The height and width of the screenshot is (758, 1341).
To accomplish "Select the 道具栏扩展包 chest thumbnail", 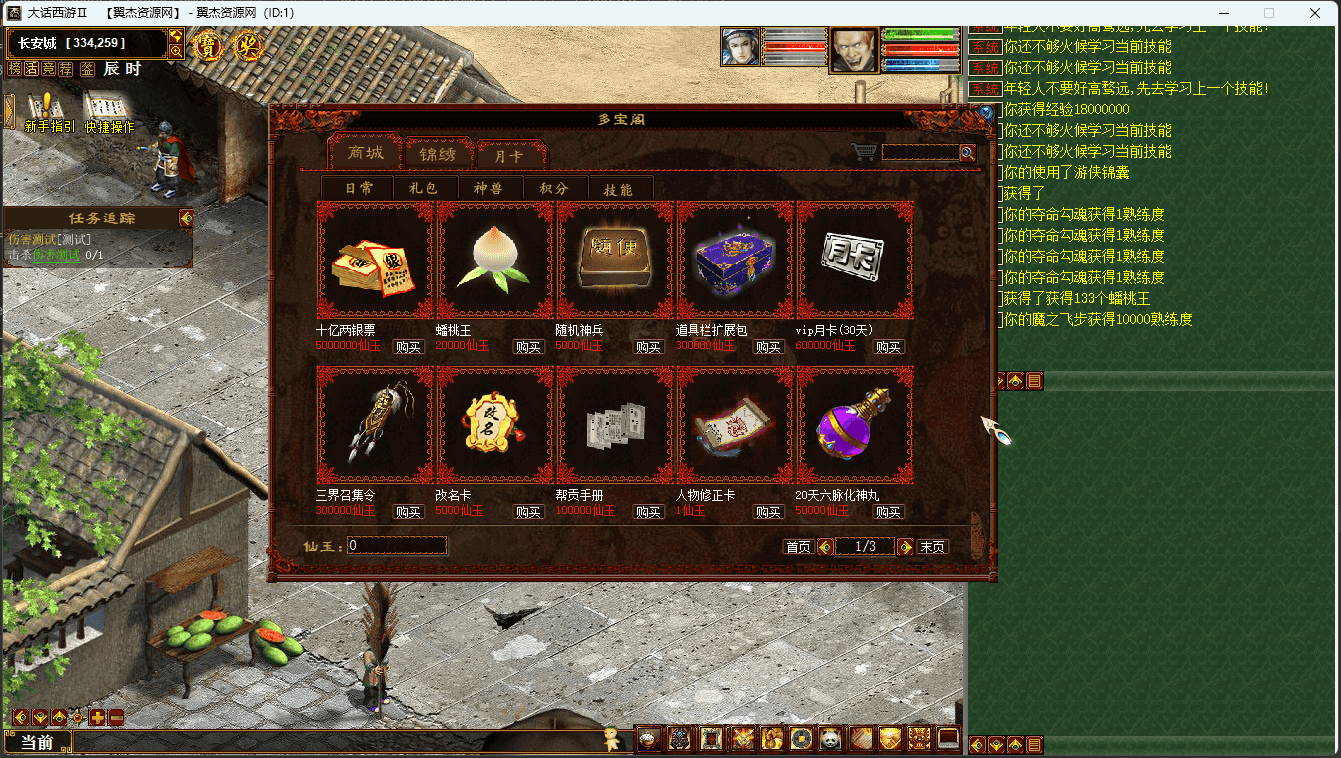I will point(735,259).
